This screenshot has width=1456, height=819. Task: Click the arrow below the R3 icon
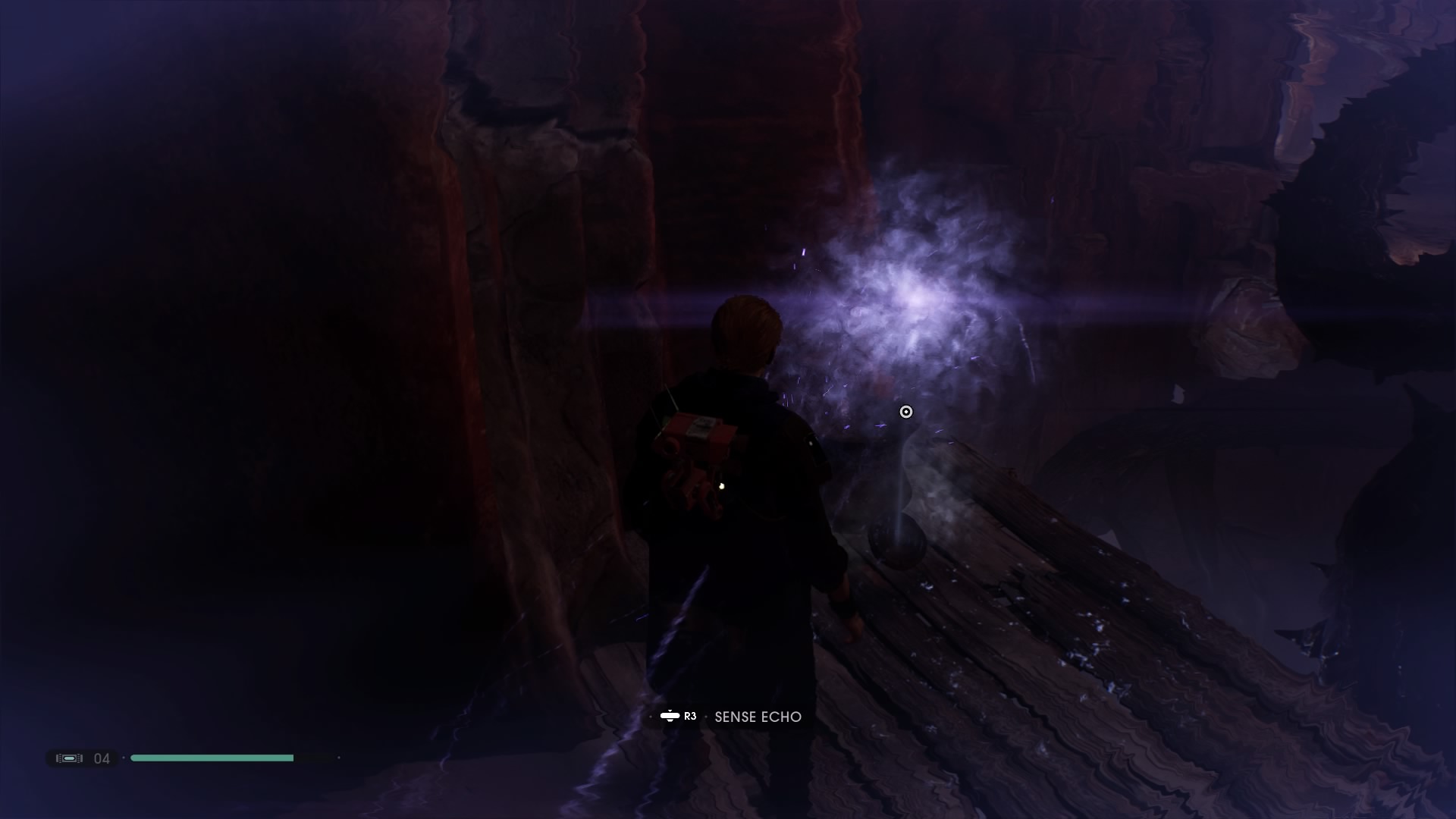[670, 722]
